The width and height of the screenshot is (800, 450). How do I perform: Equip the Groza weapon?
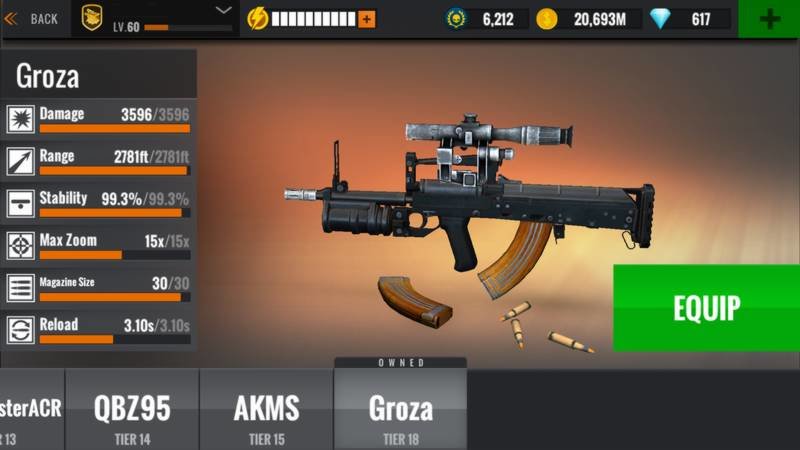point(706,308)
